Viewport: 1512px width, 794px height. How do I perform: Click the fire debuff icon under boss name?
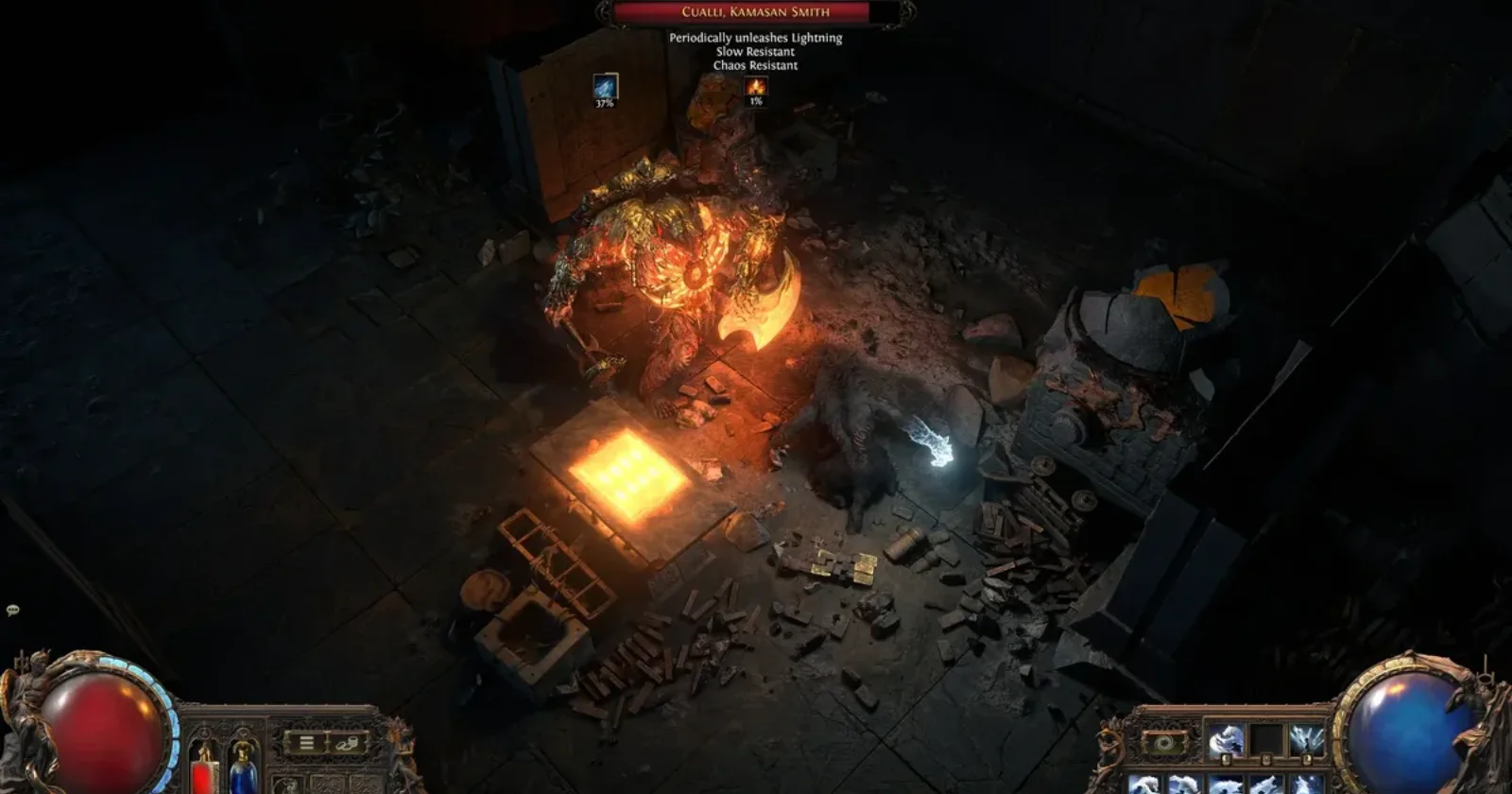(755, 87)
